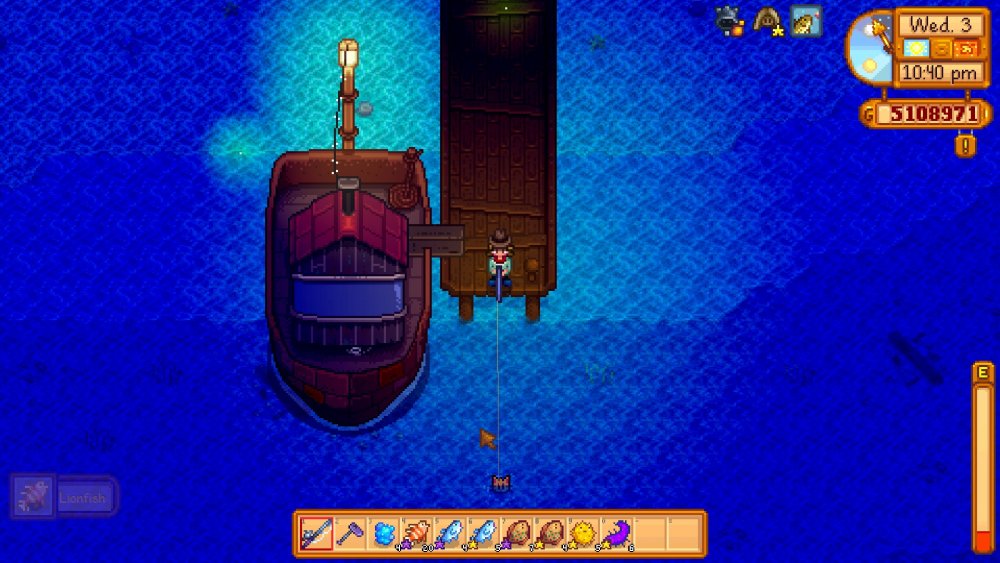Select the brown flatfish with gold star

[550, 533]
